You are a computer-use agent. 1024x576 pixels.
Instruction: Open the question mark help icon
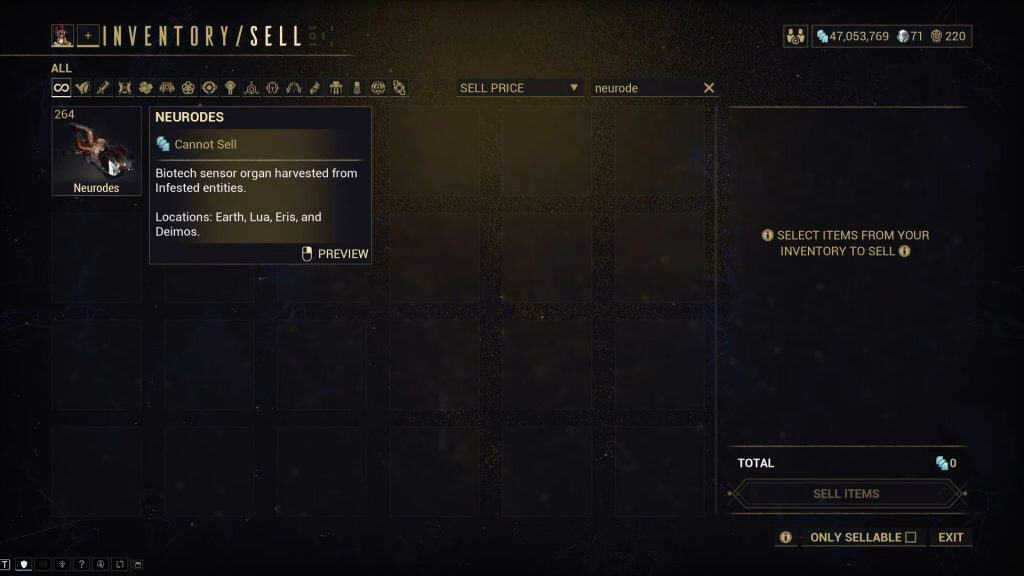(x=81, y=564)
